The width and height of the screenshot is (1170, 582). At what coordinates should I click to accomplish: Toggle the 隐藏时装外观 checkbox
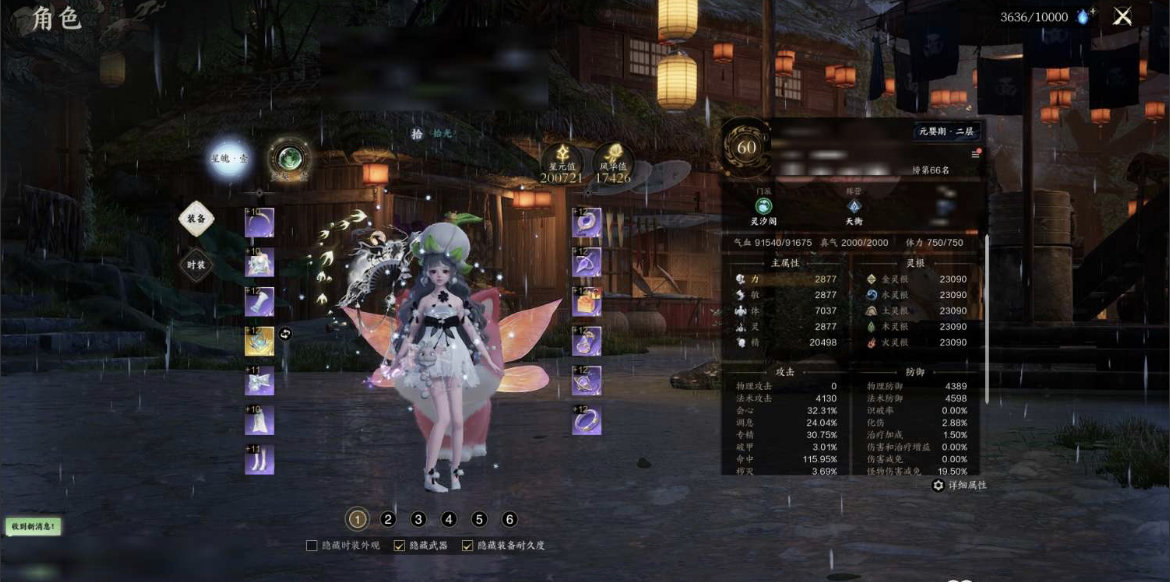312,545
